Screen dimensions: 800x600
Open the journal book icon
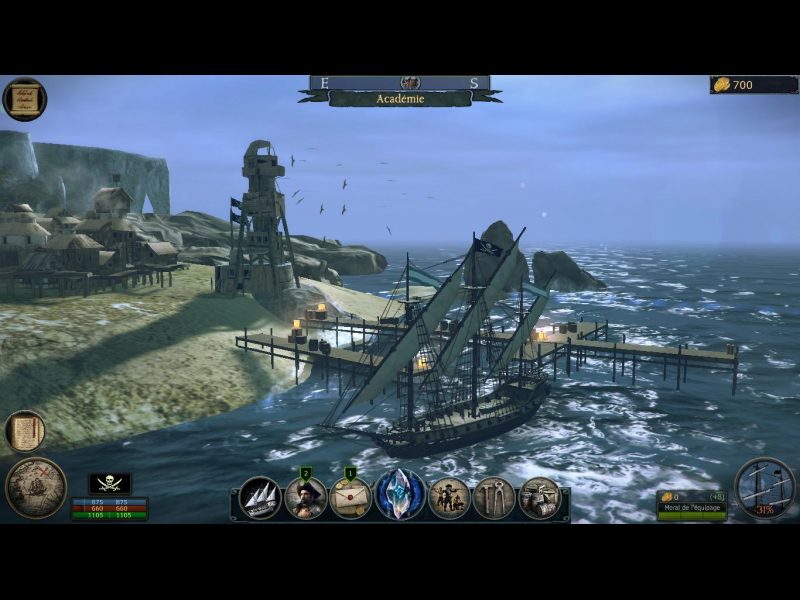click(x=25, y=431)
